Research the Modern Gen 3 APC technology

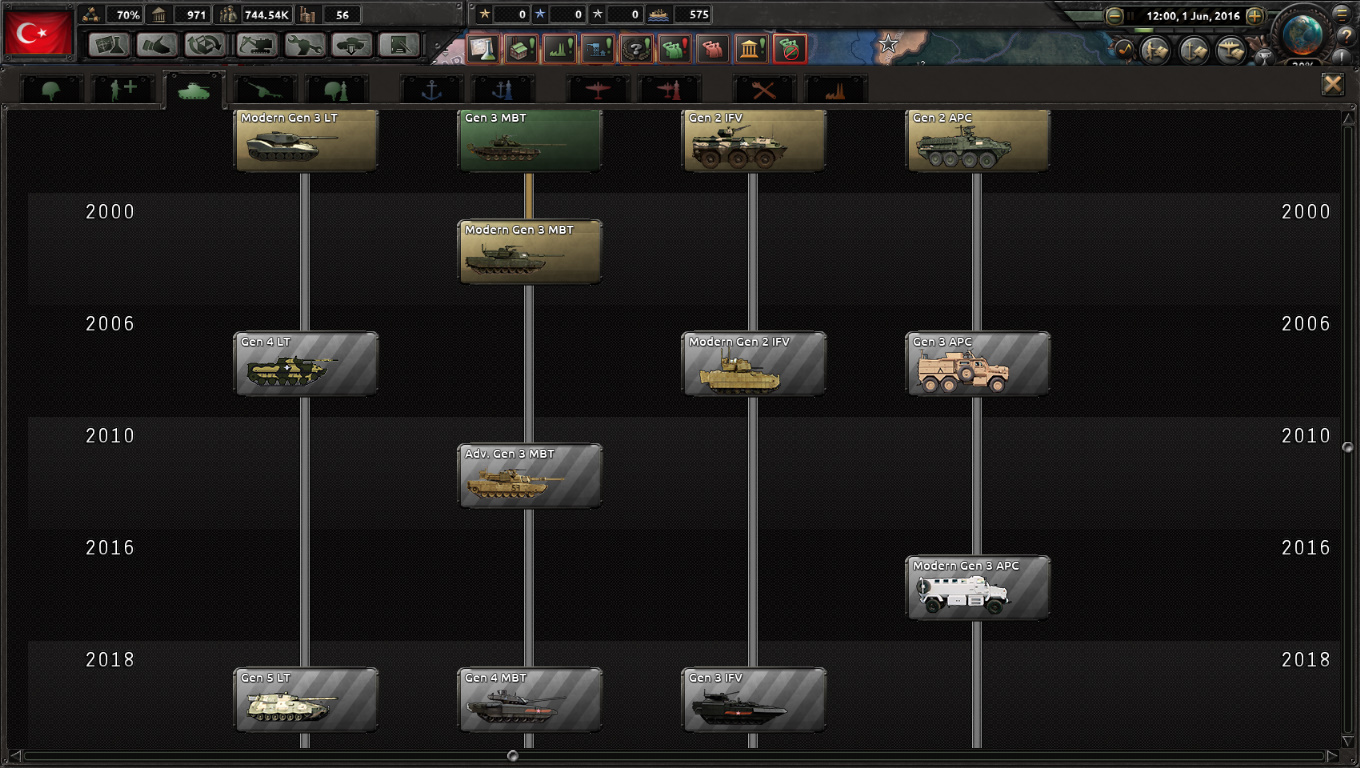coord(977,587)
